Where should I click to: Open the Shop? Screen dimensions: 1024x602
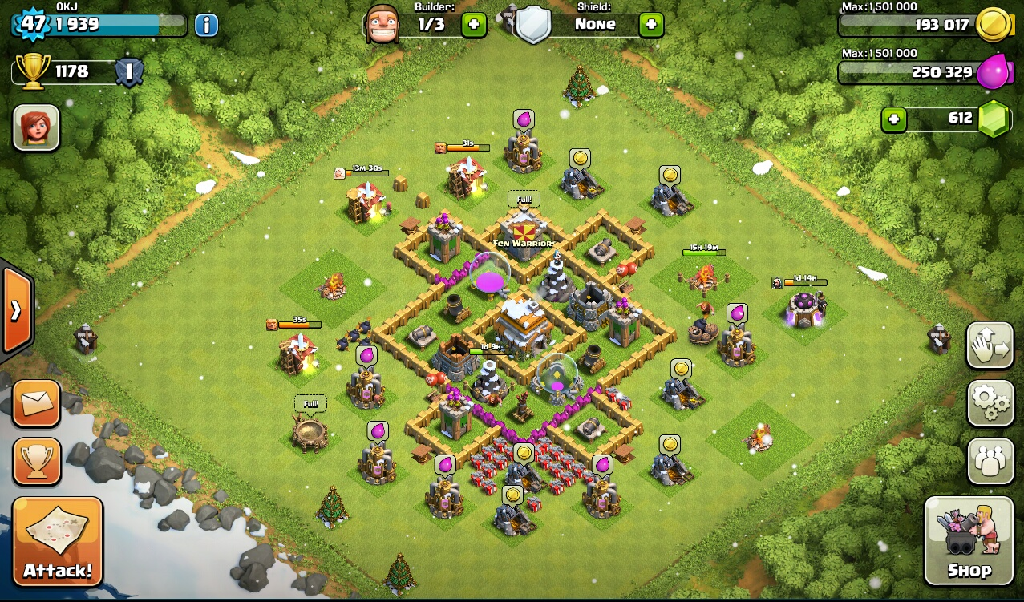point(968,541)
